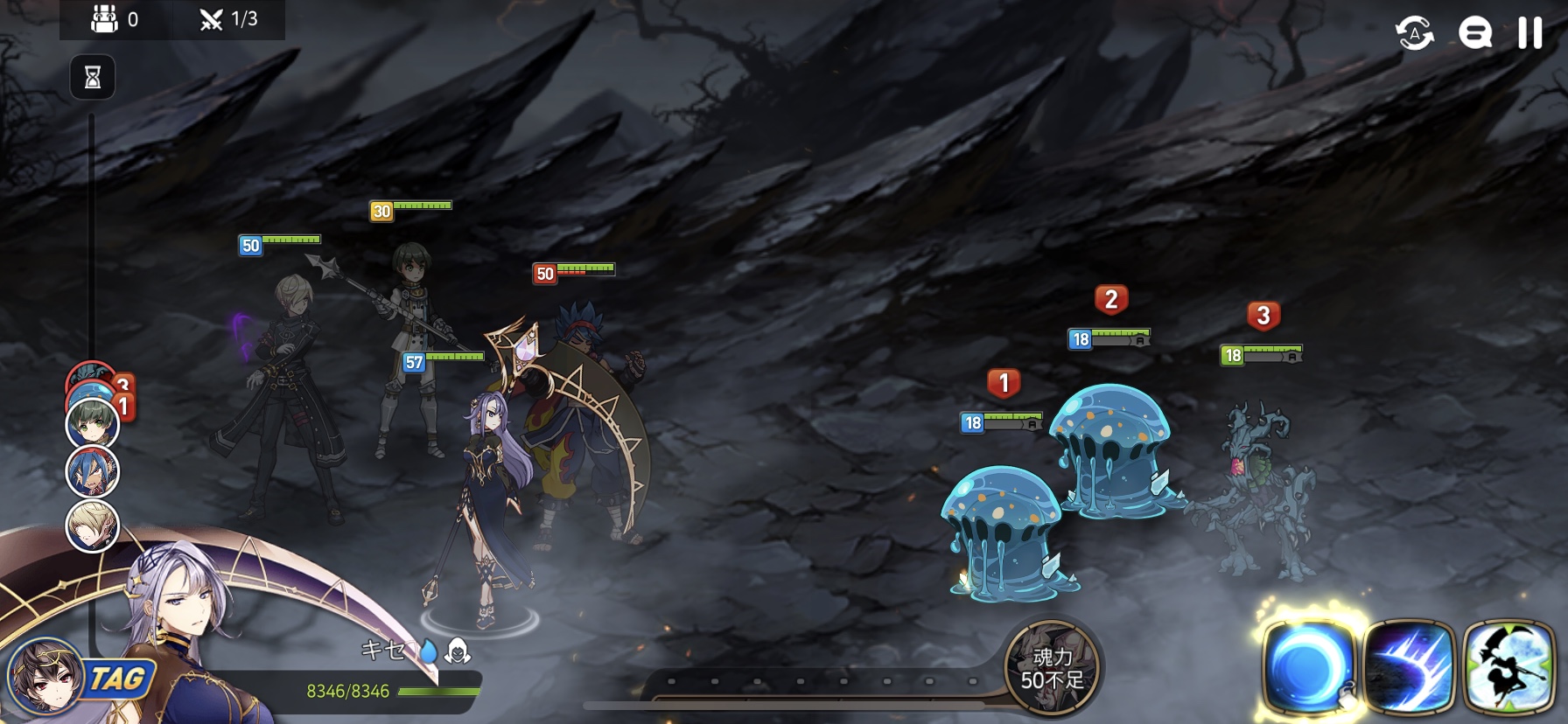
Task: Select the green-haired portrait in turn order
Action: point(93,422)
